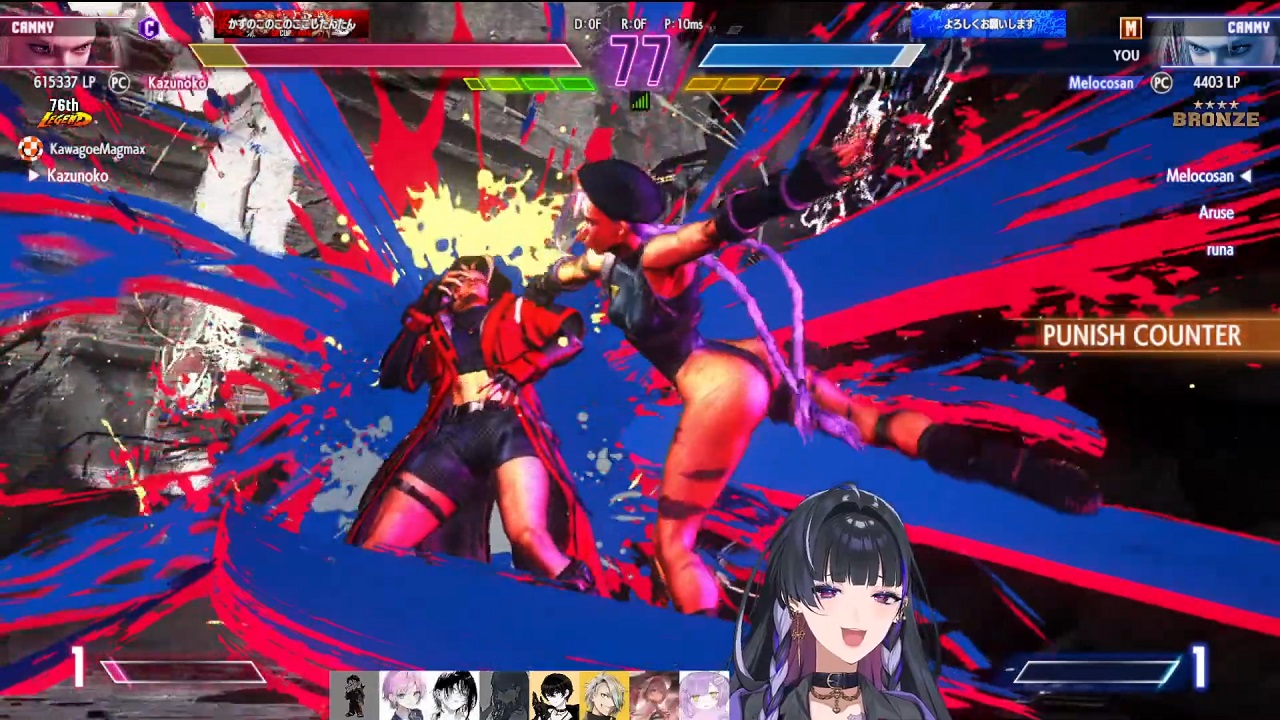Open the purple-haired avatar thumbnail
Viewport: 1280px width, 720px height.
[704, 695]
